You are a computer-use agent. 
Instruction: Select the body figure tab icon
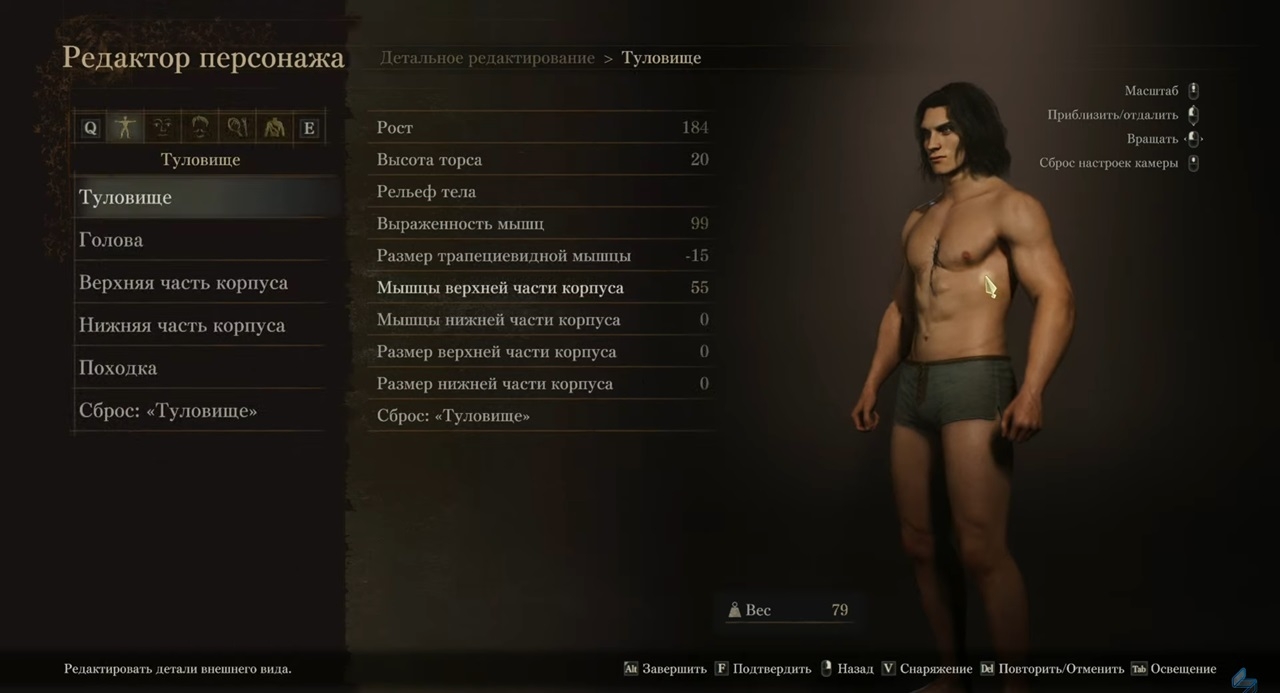tap(125, 127)
